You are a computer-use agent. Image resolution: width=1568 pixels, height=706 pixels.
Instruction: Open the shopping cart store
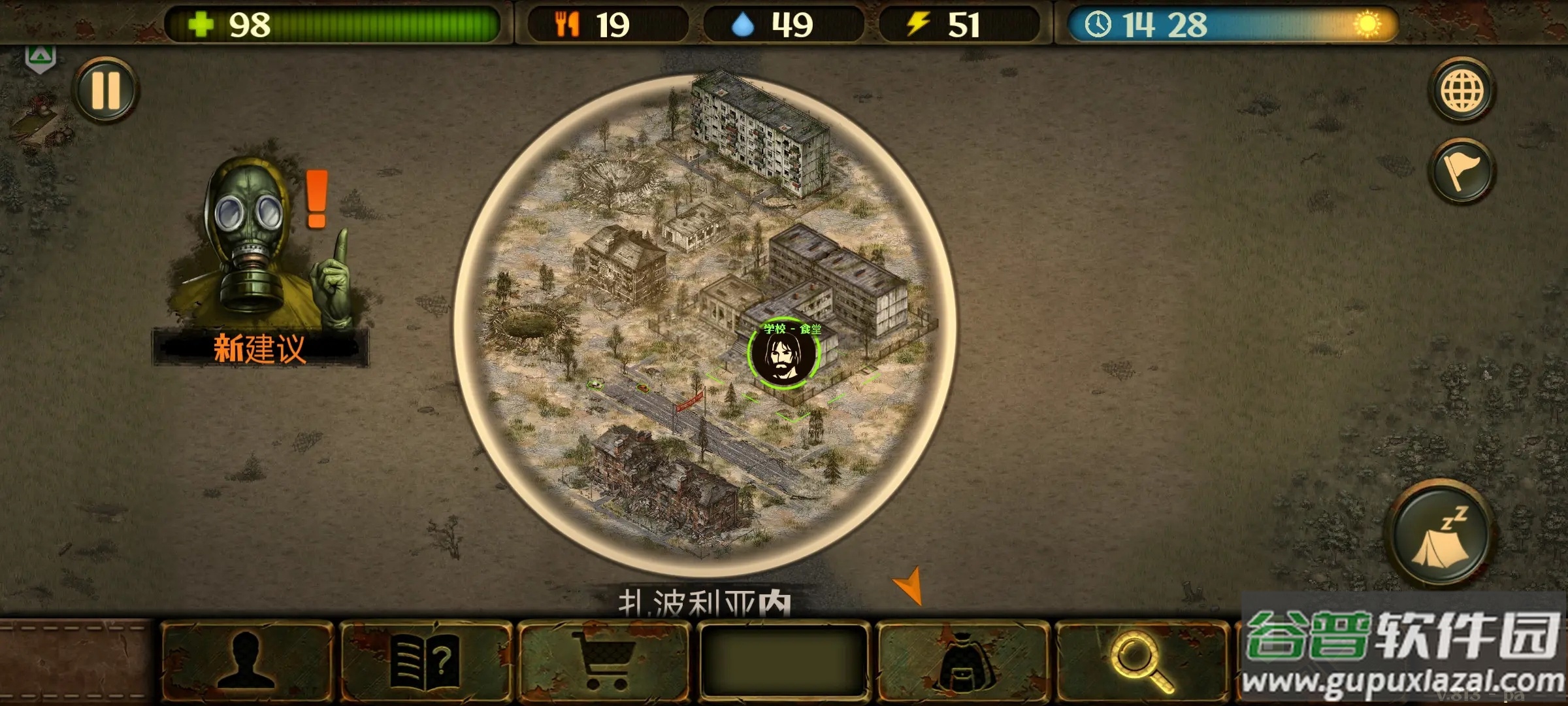(x=604, y=662)
